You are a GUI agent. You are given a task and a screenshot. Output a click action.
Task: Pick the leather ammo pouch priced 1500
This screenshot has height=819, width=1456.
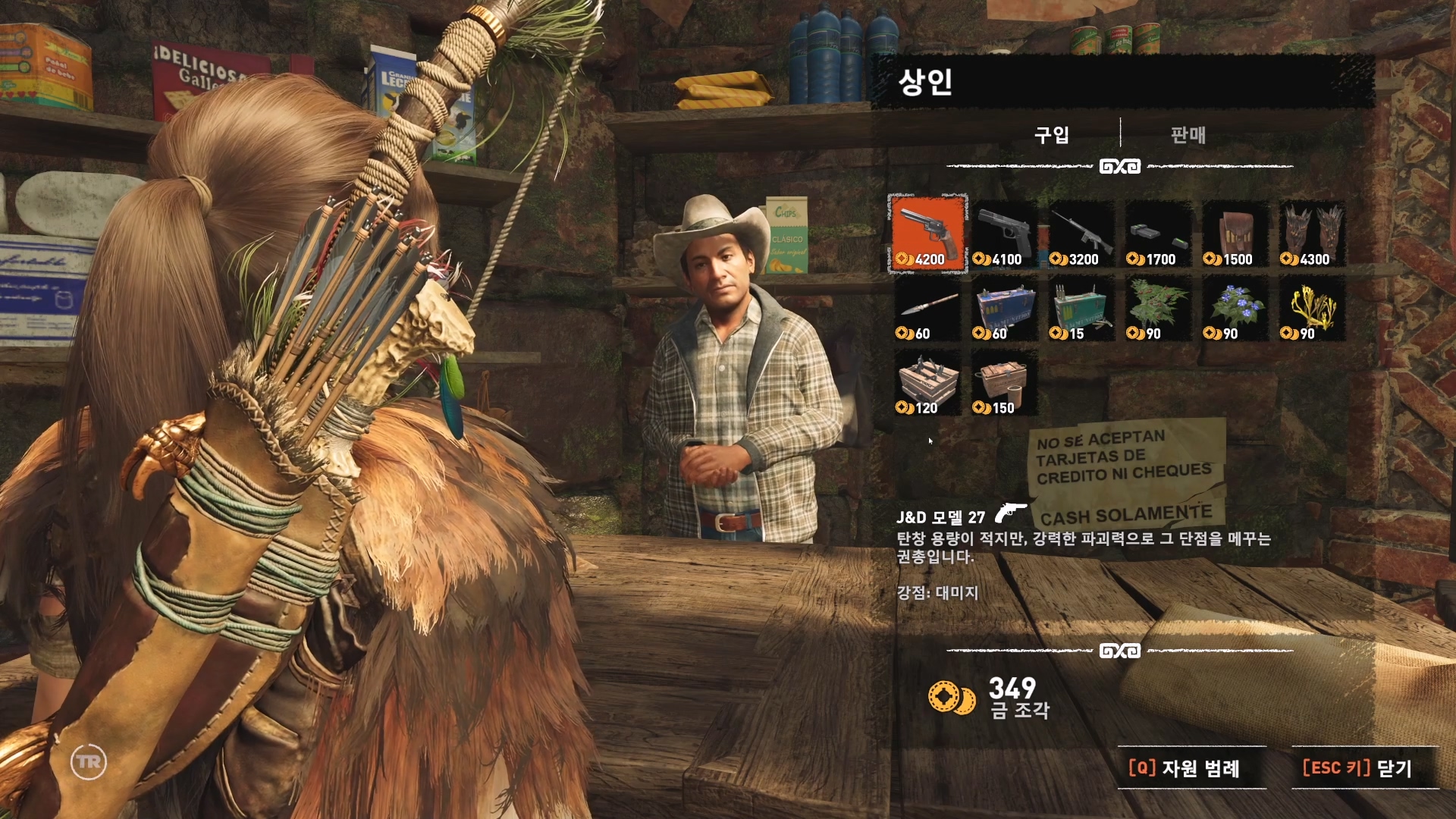pos(1235,233)
